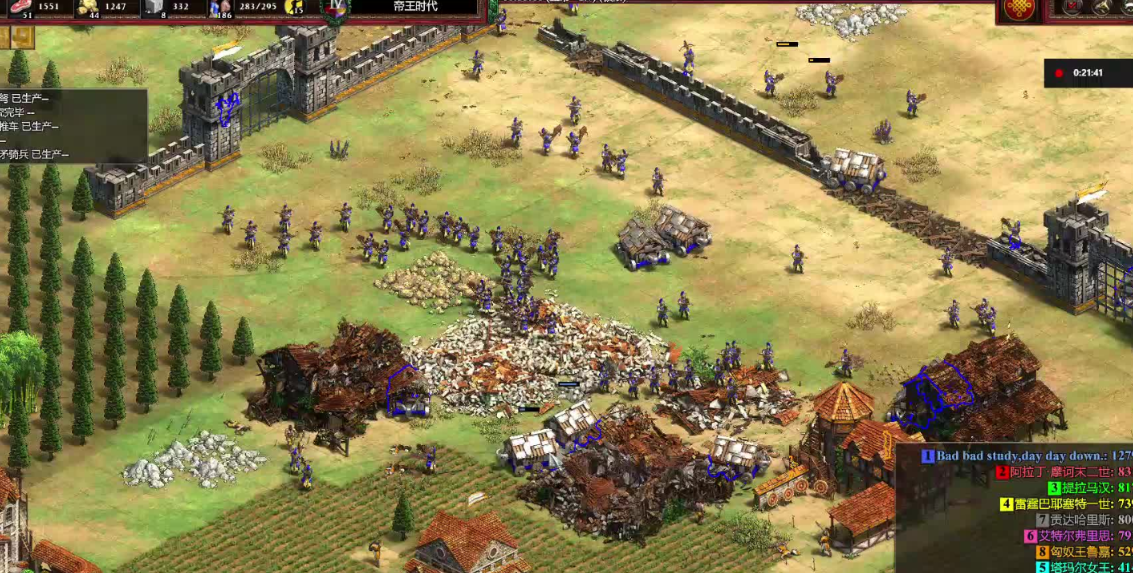The image size is (1133, 573).
Task: Select player 1 'Bad bad study' score row
Action: pos(1030,456)
